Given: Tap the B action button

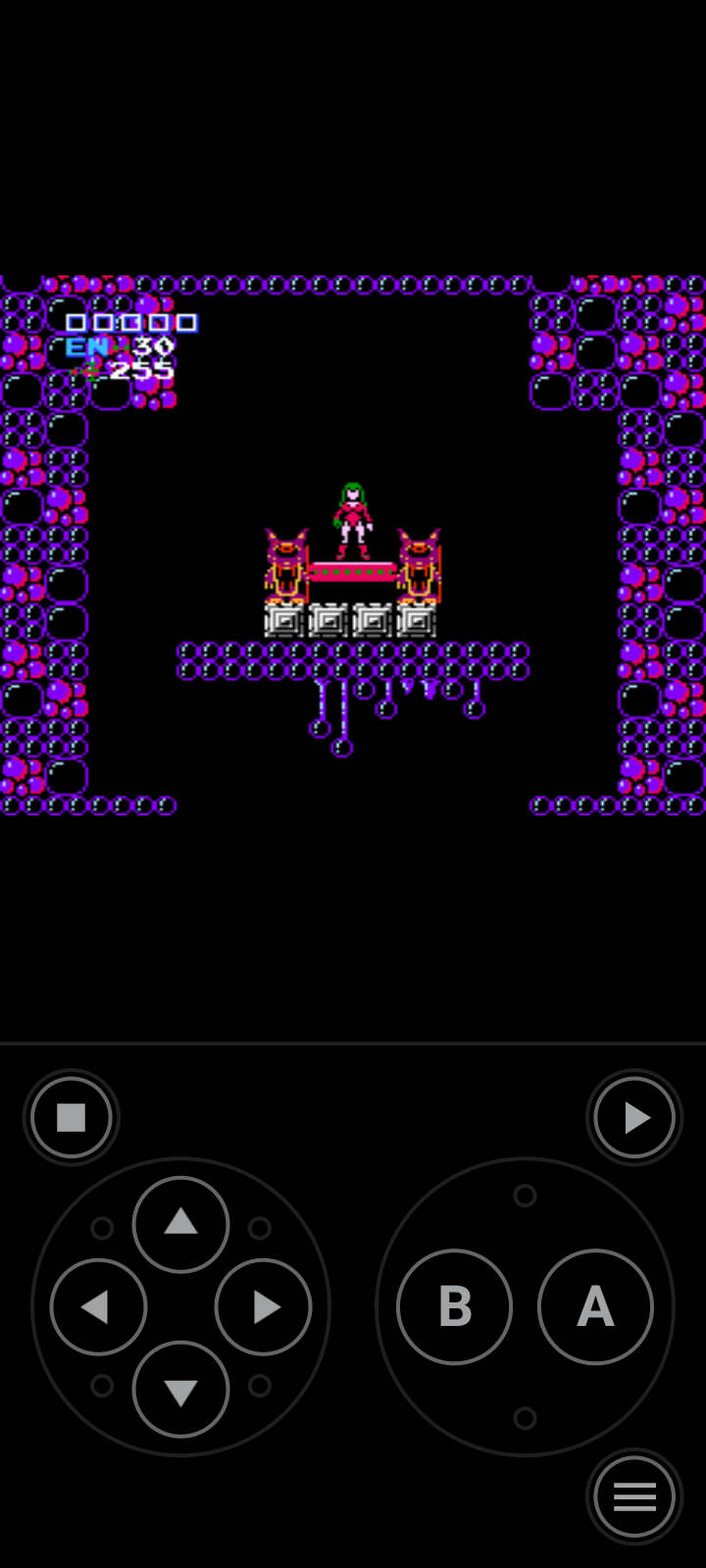Looking at the screenshot, I should (x=454, y=1306).
